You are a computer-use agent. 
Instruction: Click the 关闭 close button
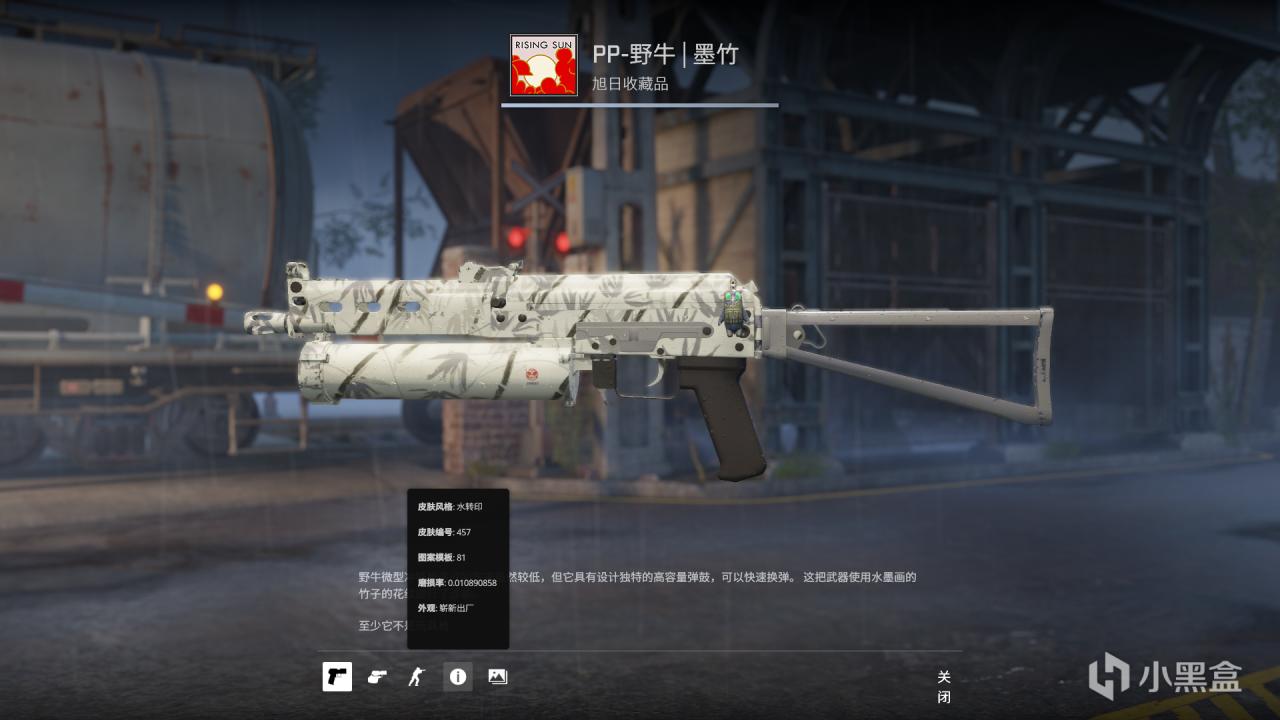tap(943, 683)
